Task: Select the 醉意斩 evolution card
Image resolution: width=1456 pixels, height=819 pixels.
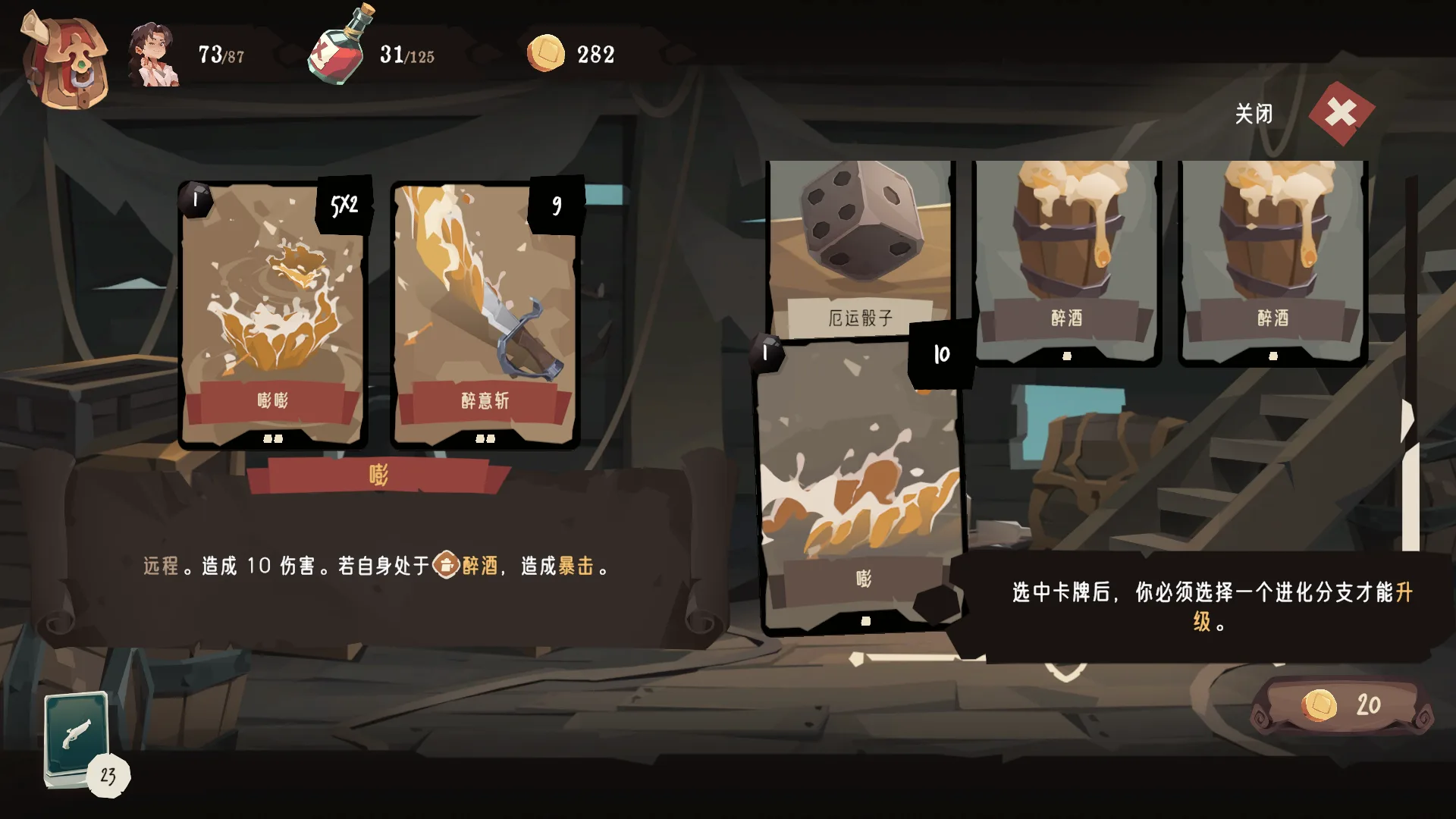Action: tap(485, 315)
